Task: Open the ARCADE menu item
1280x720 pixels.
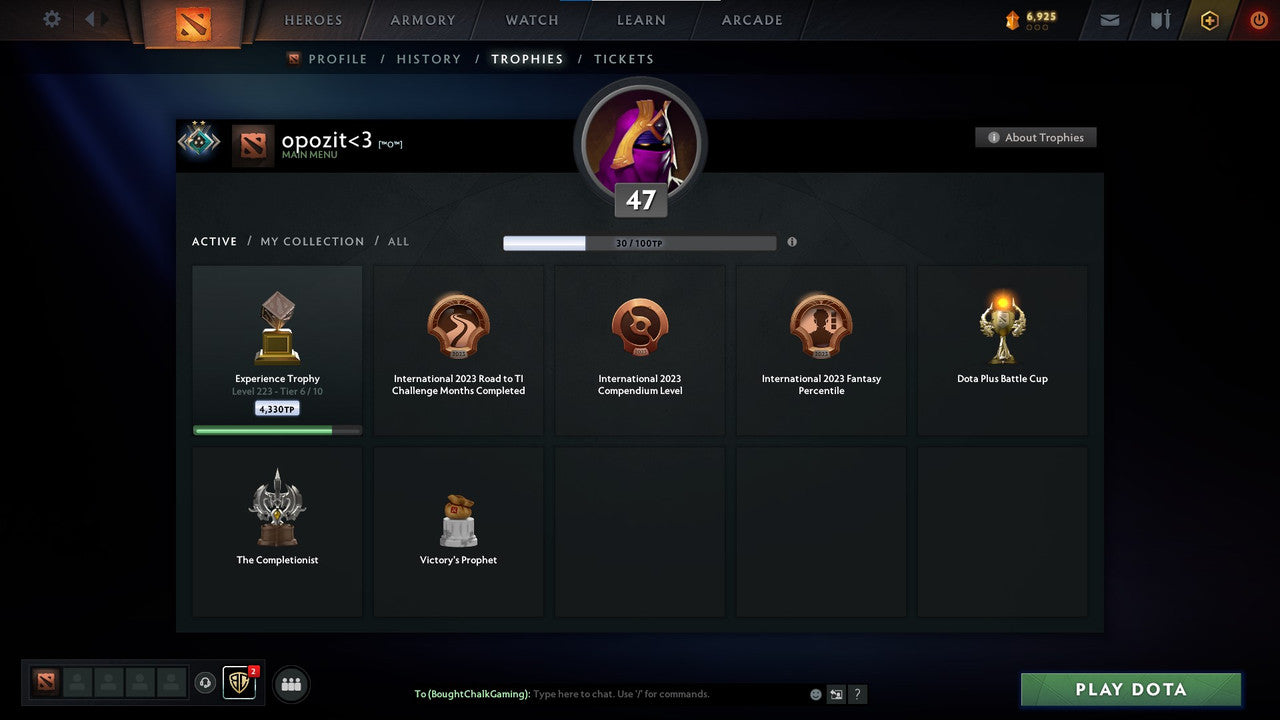Action: click(751, 19)
